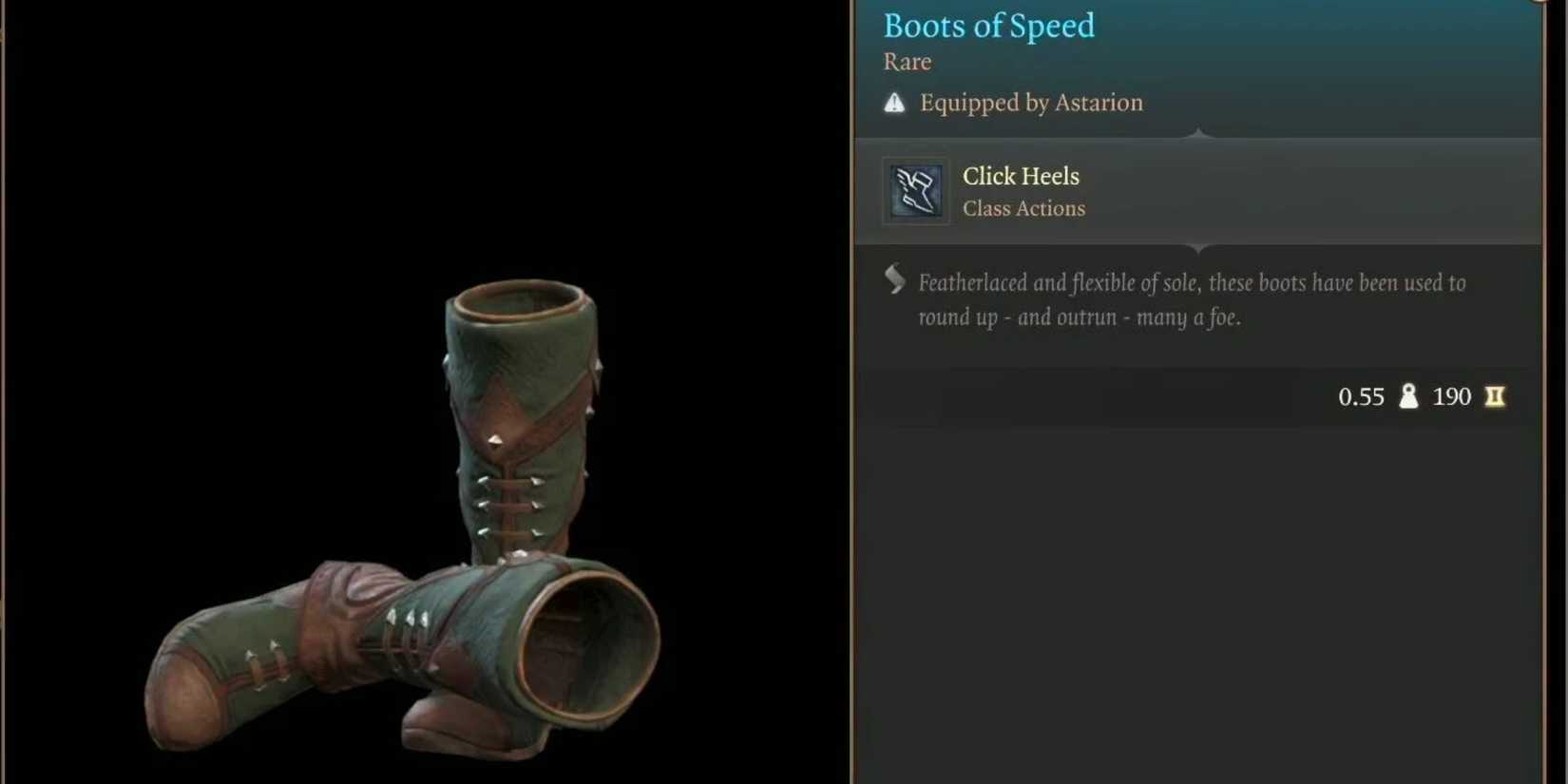Click the weight value reading 0.55

[x=1362, y=396]
